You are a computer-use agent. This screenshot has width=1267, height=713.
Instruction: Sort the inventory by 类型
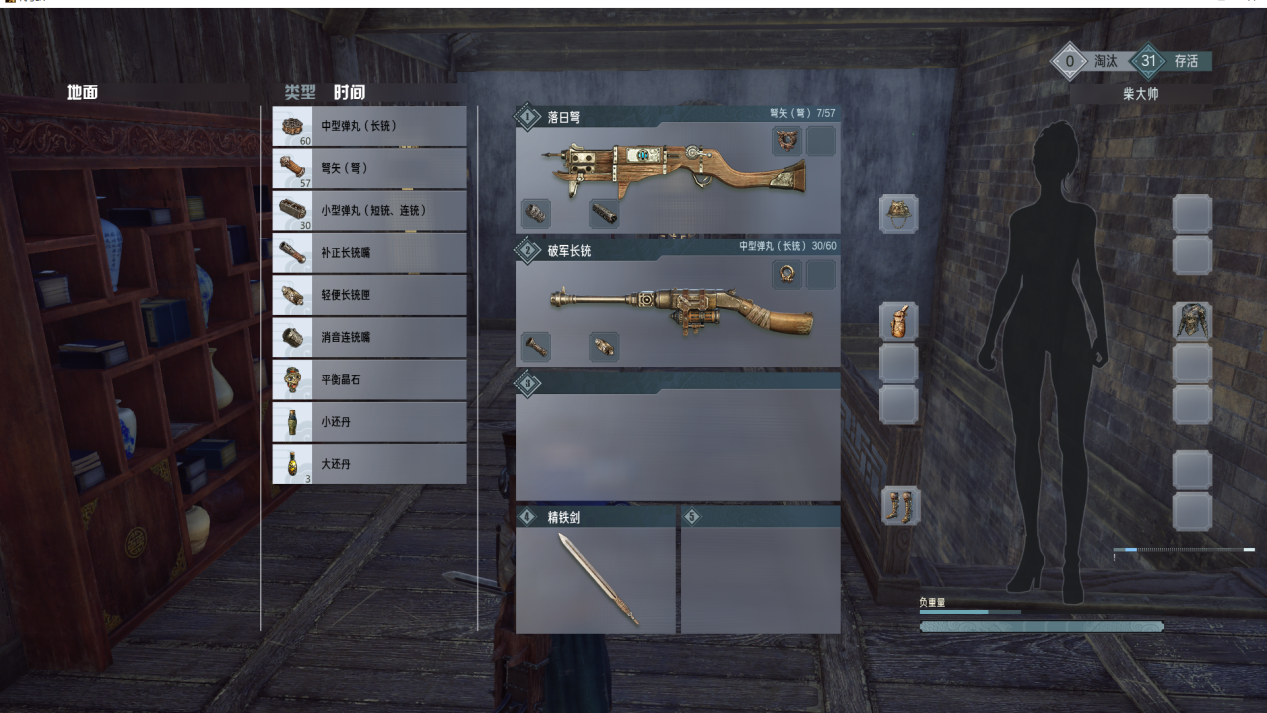(x=299, y=93)
